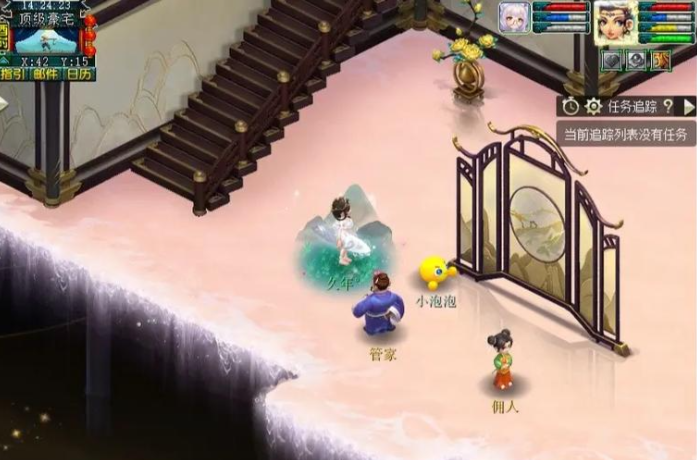Open the 邮件 mail button

point(46,73)
